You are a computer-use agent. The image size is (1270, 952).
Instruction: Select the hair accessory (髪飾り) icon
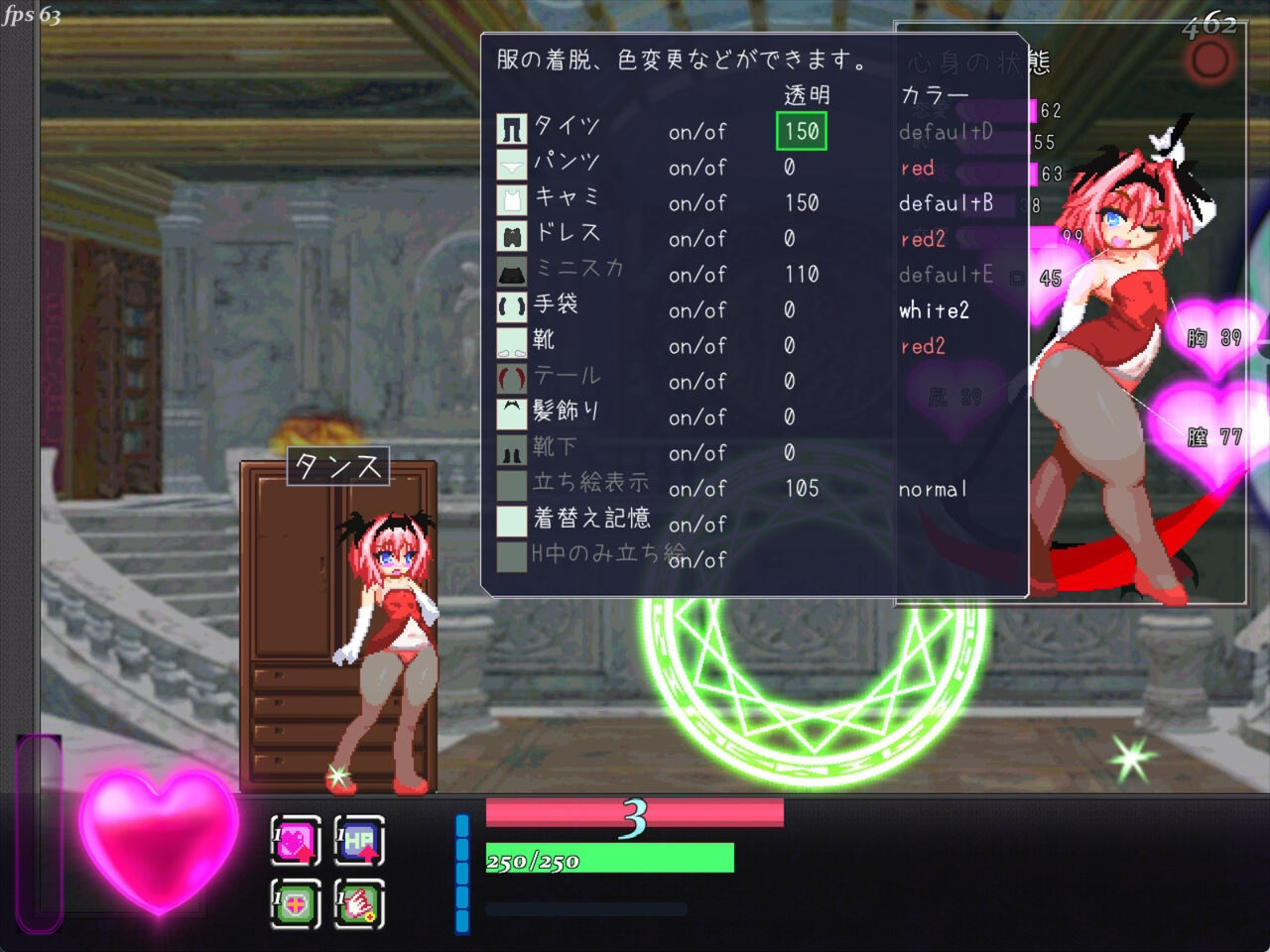click(512, 416)
